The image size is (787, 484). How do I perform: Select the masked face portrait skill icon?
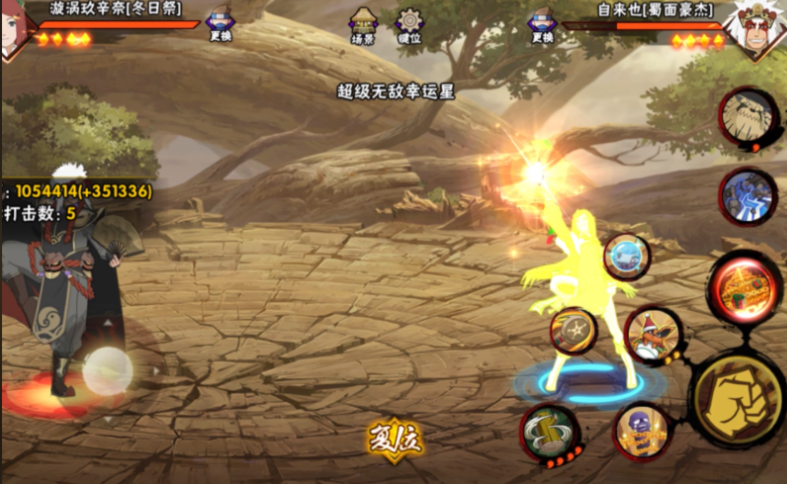pos(747,117)
